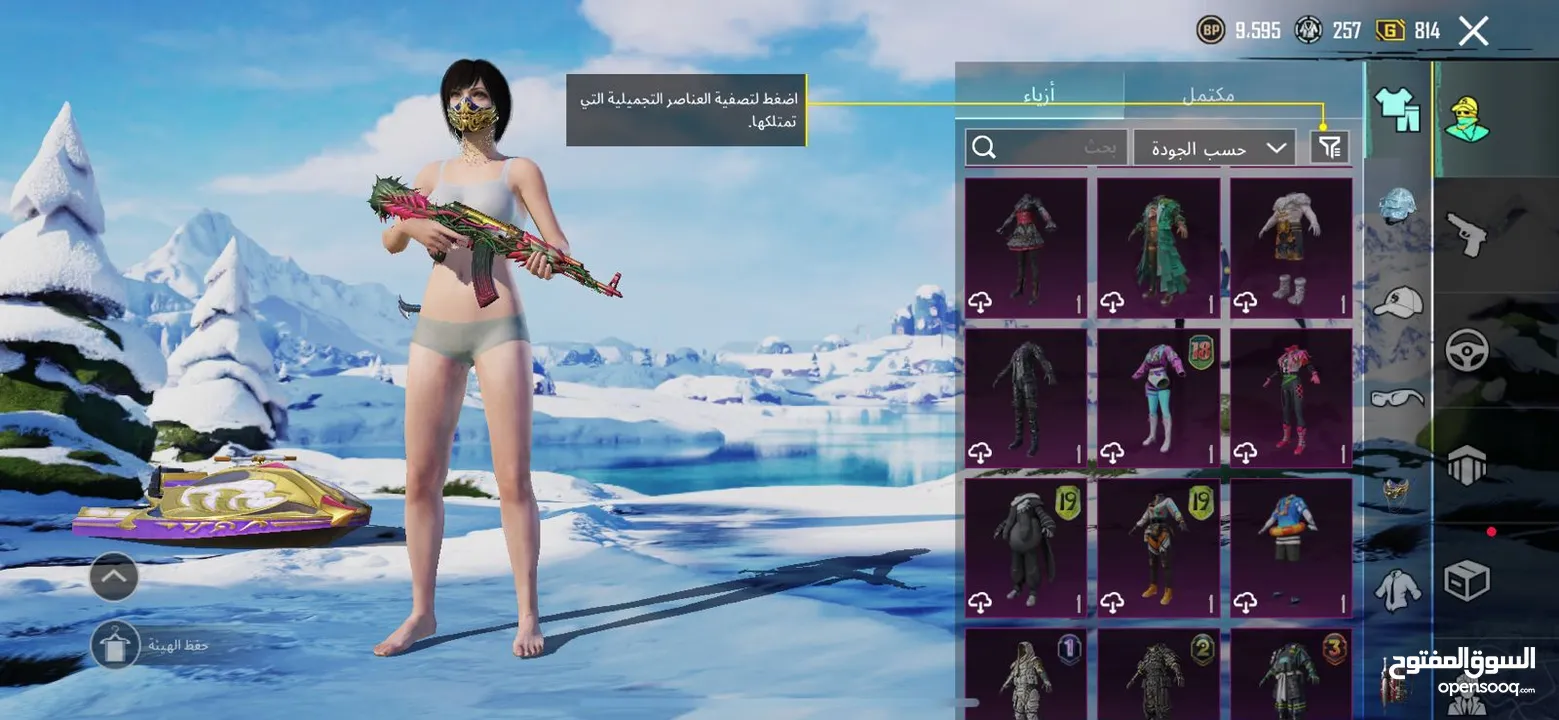The height and width of the screenshot is (720, 1559).
Task: Open the حسب الجودة sort dropdown
Action: pyautogui.click(x=1213, y=147)
